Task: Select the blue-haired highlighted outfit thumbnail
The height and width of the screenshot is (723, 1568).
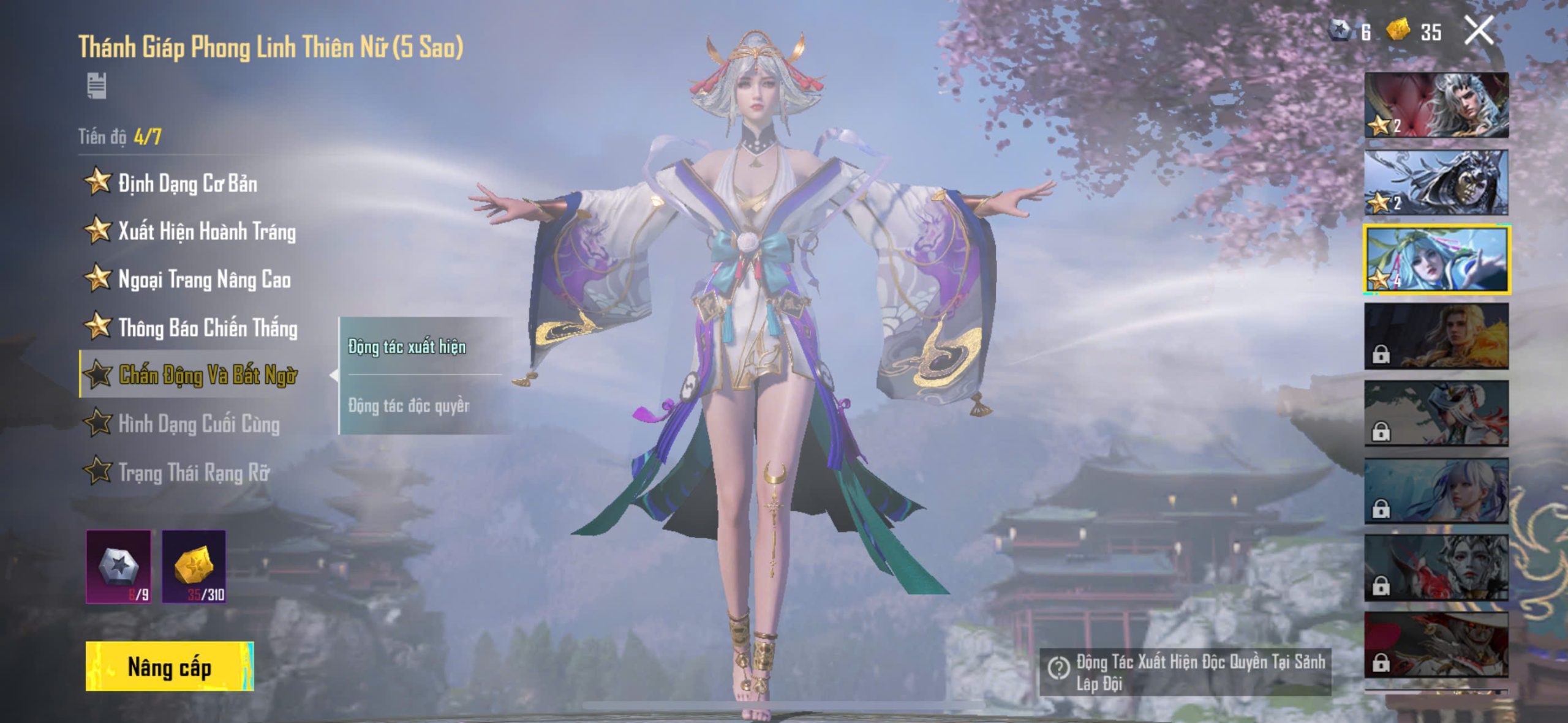Action: pyautogui.click(x=1436, y=260)
